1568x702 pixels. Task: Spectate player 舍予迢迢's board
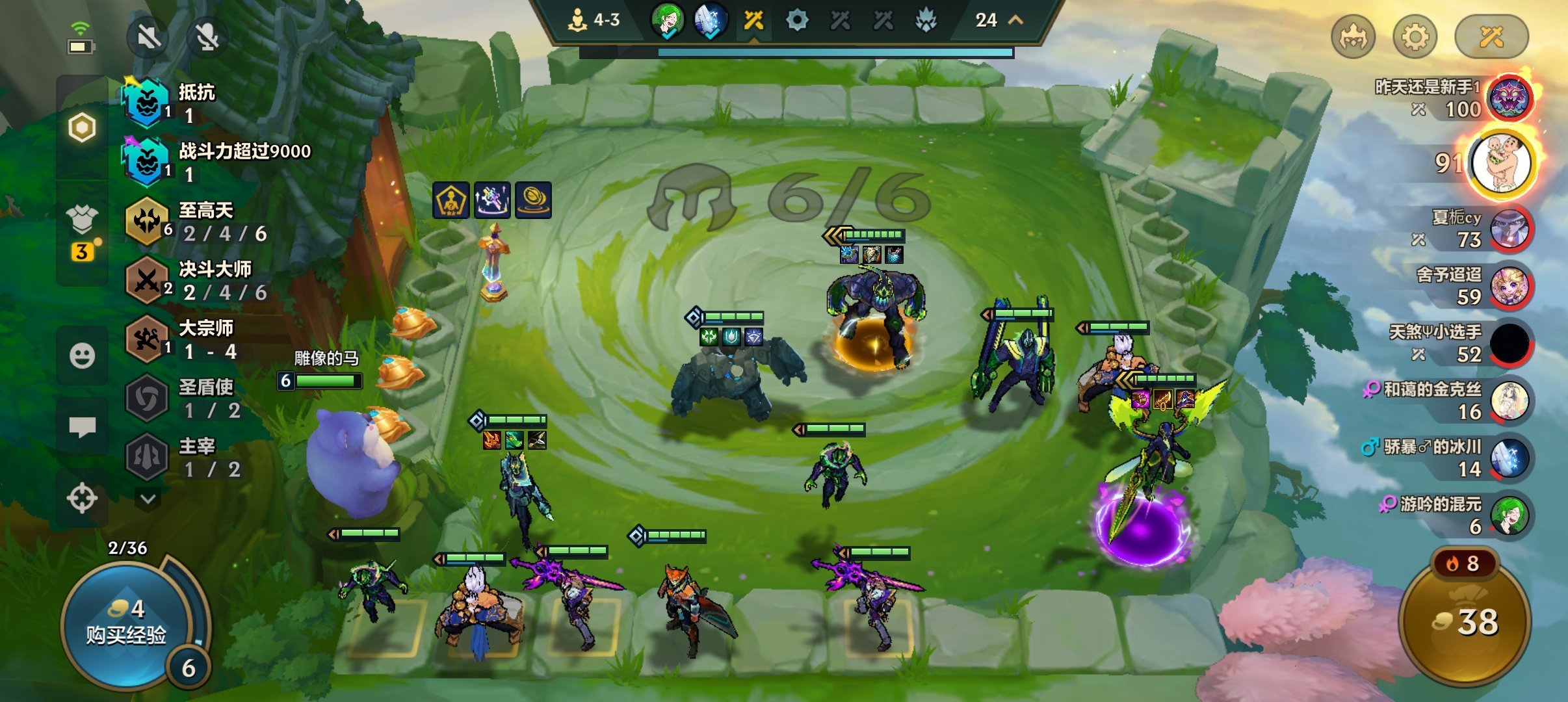(1509, 286)
